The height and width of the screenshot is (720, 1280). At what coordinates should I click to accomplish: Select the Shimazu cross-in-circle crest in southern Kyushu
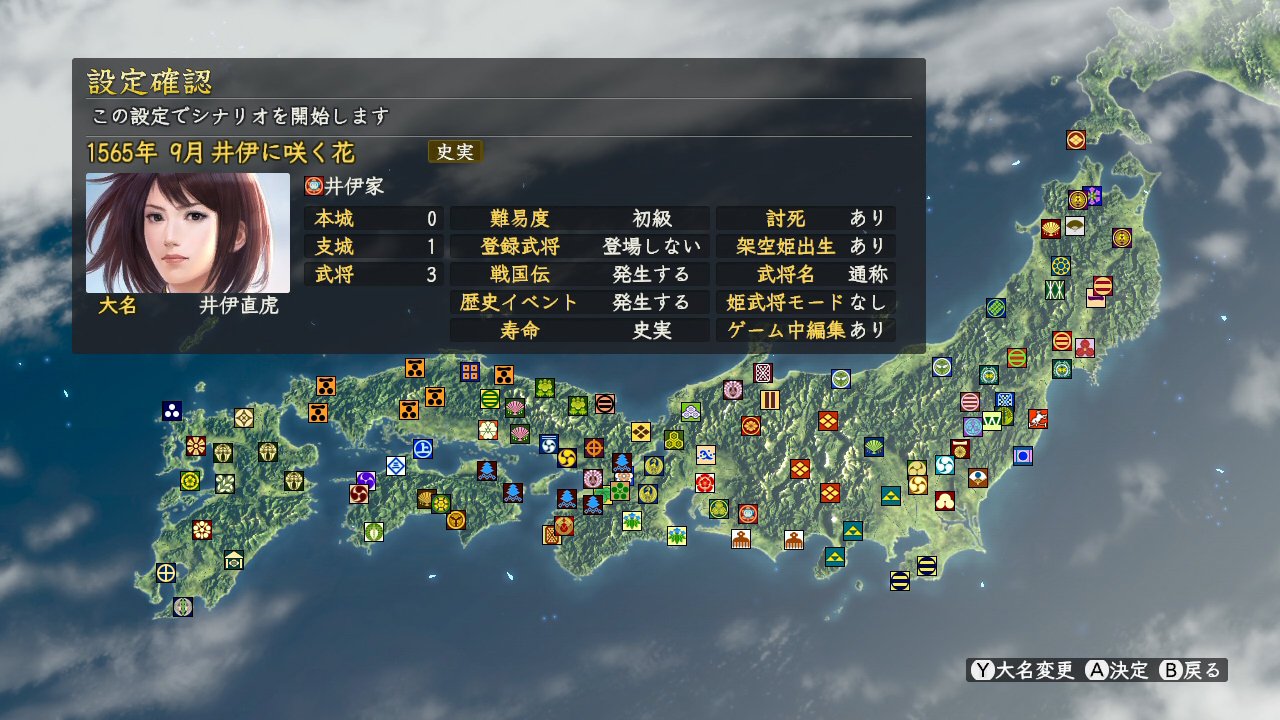(x=166, y=573)
